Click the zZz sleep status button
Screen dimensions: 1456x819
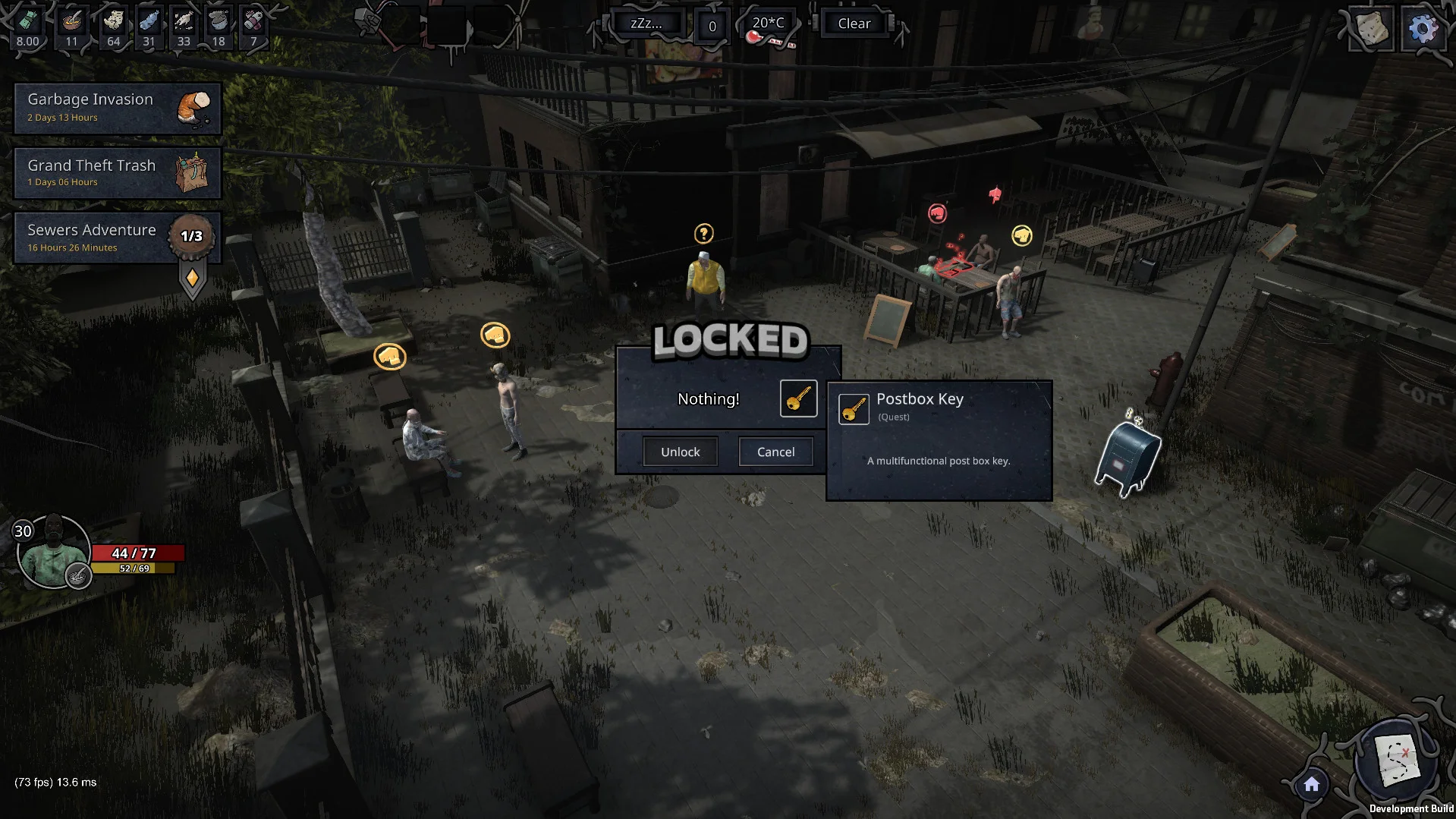(646, 24)
